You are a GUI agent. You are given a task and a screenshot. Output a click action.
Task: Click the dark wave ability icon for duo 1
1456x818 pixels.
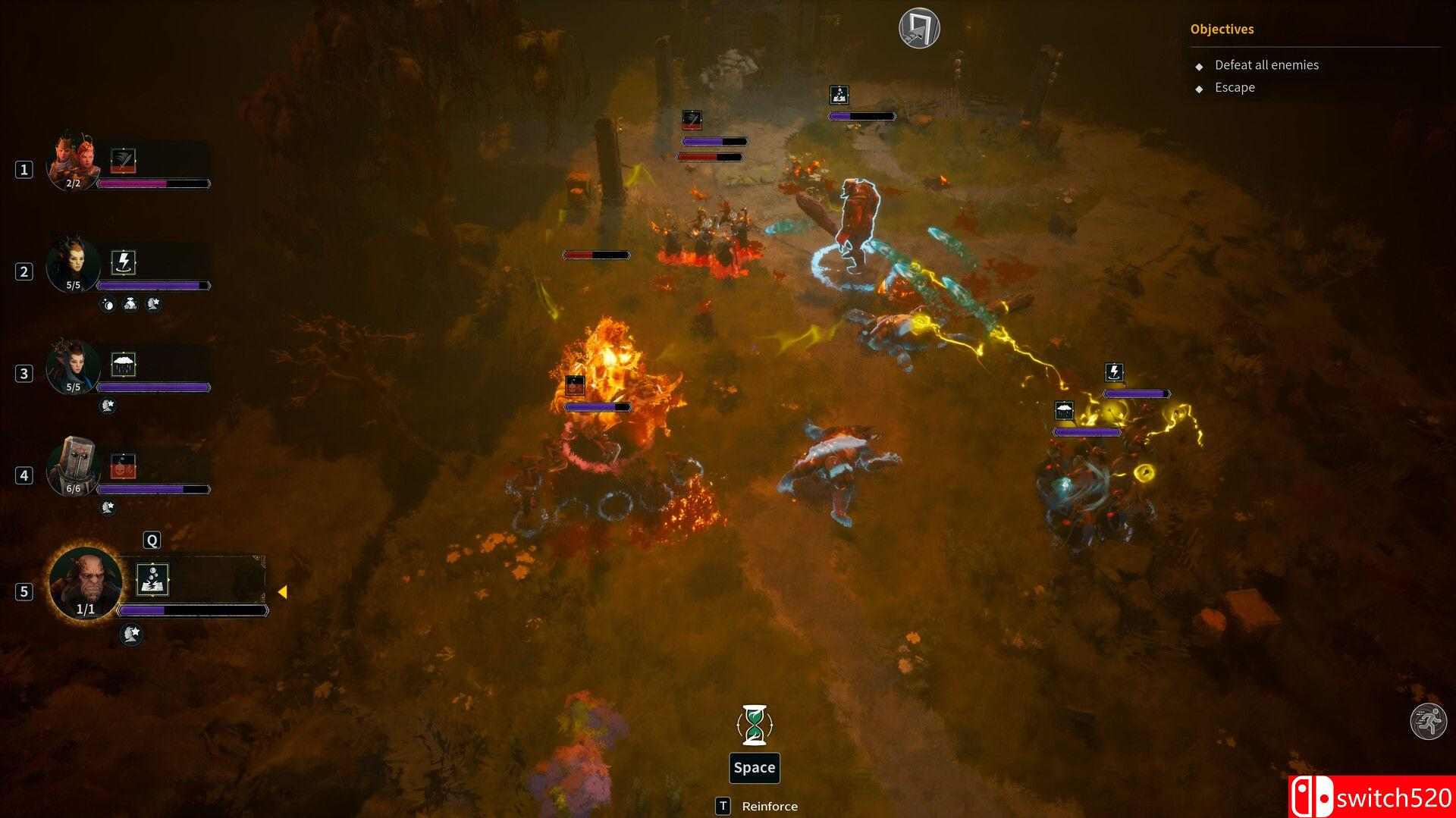(x=124, y=159)
